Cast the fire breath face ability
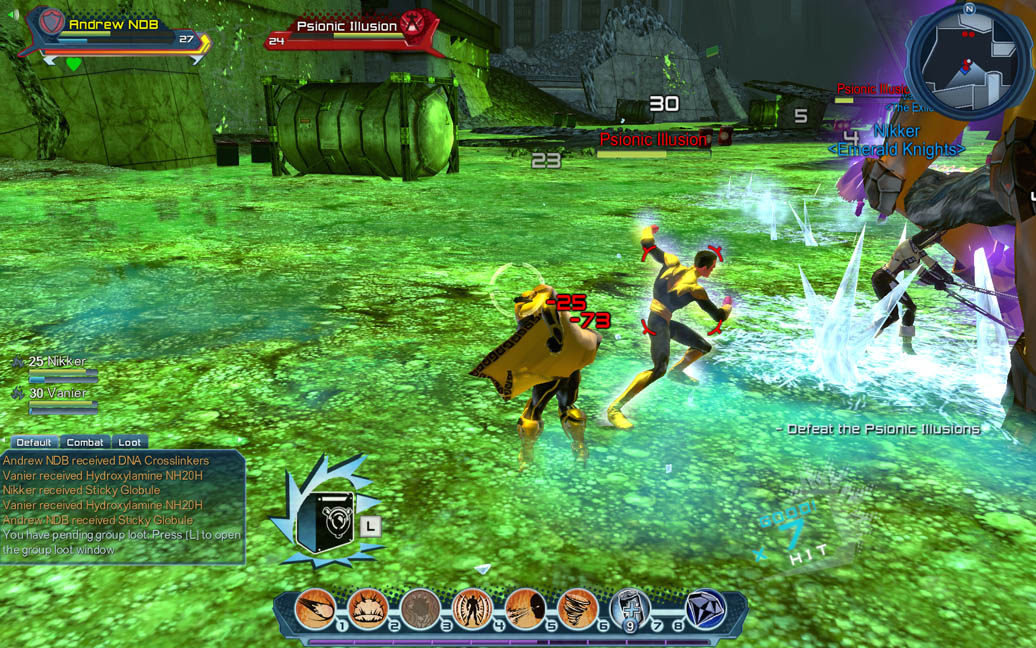 524,609
